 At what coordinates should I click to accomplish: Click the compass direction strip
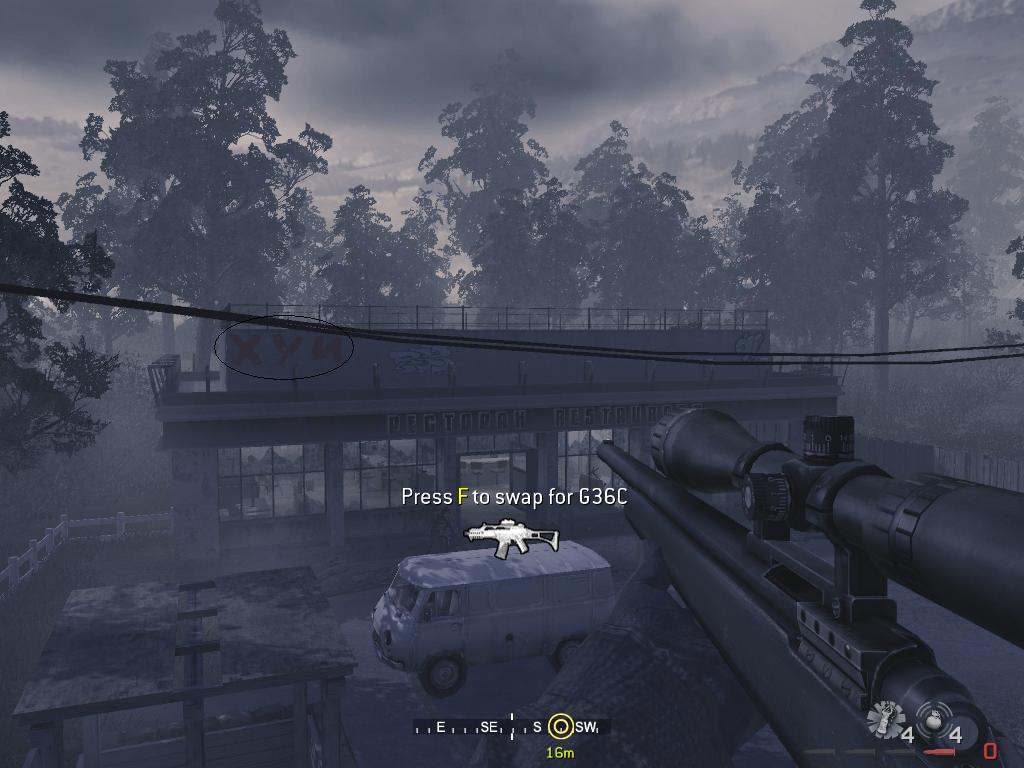(510, 728)
